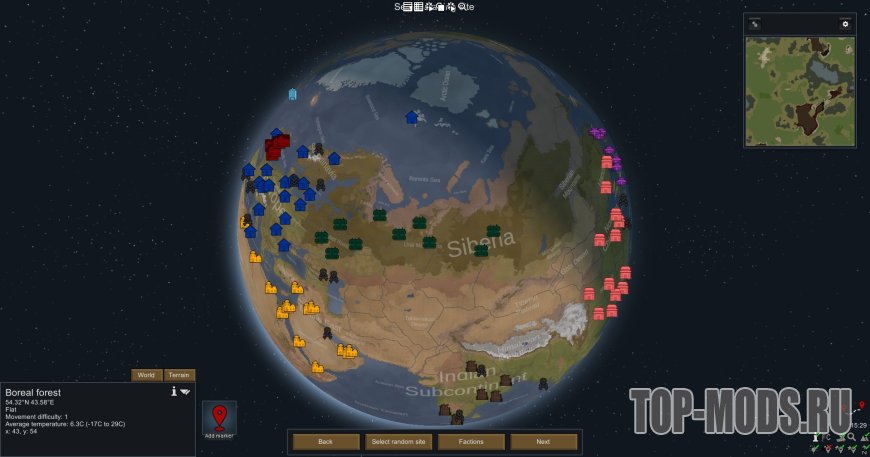Open map preview gear settings
Screen dimensions: 870x457
(845, 24)
